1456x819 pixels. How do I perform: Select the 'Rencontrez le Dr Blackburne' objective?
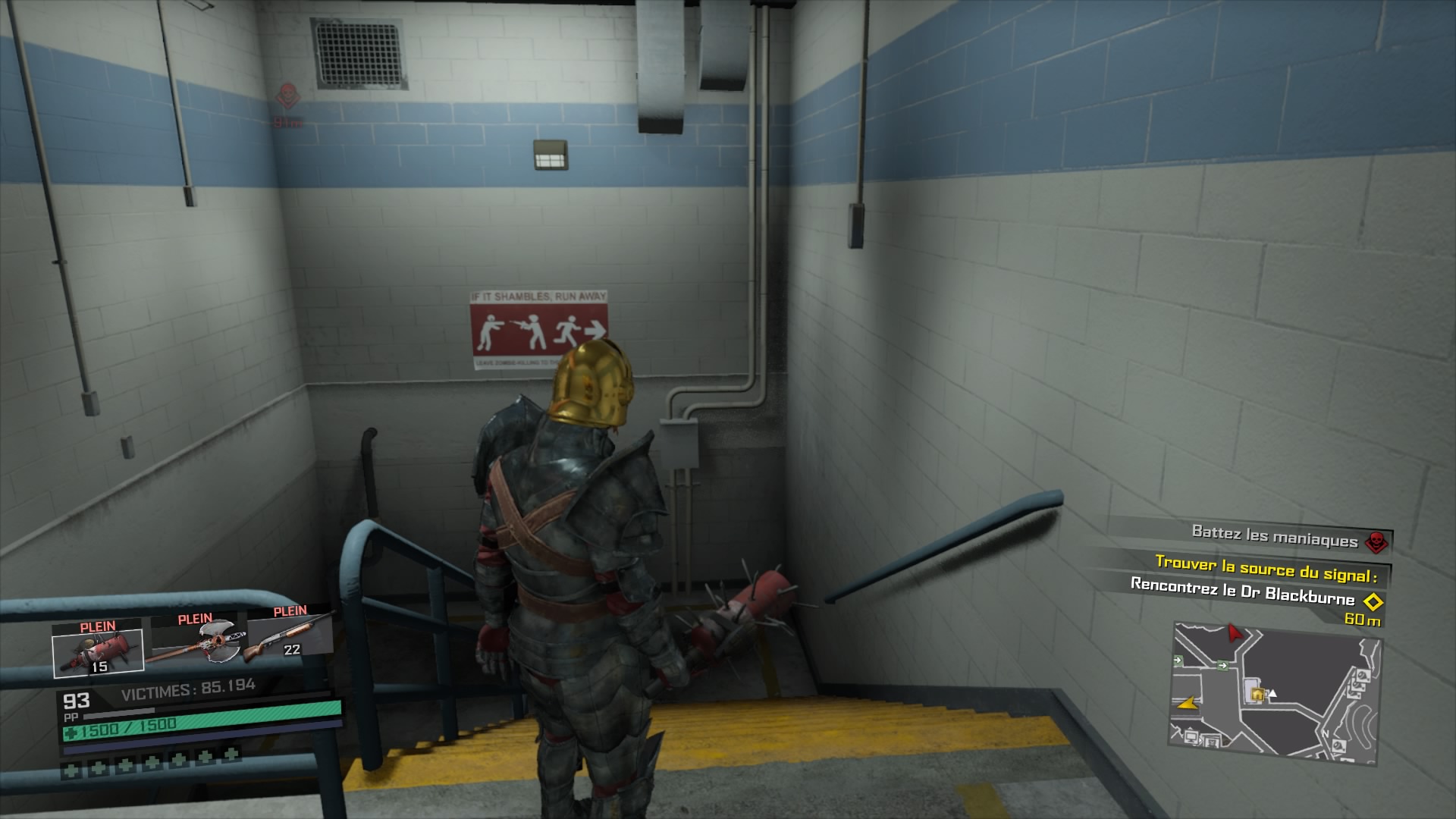pyautogui.click(x=1242, y=591)
